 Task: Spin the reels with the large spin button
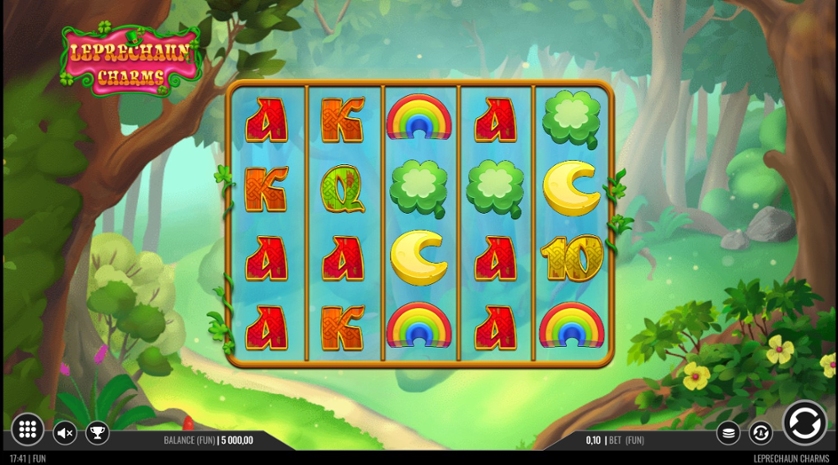click(x=804, y=423)
